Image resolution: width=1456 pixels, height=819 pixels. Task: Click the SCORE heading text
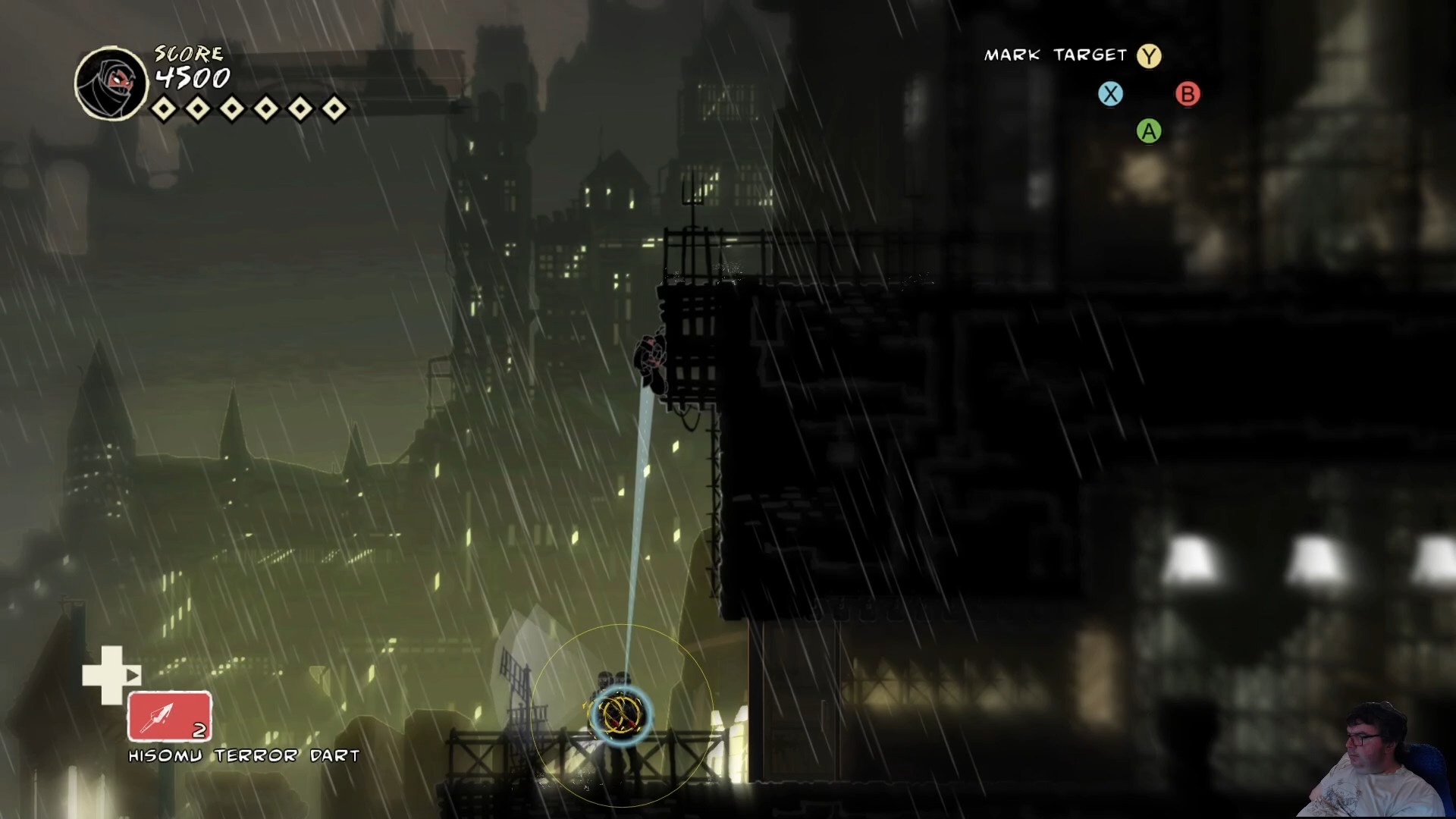[188, 53]
